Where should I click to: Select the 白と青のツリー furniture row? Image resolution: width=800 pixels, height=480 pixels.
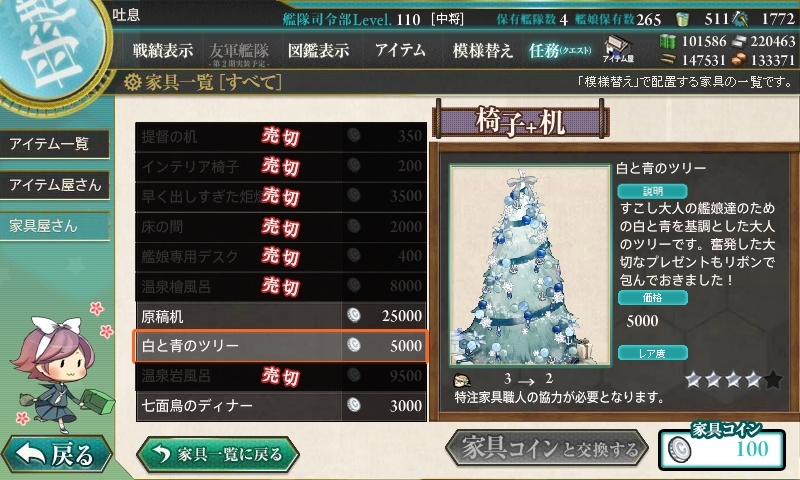pos(281,346)
